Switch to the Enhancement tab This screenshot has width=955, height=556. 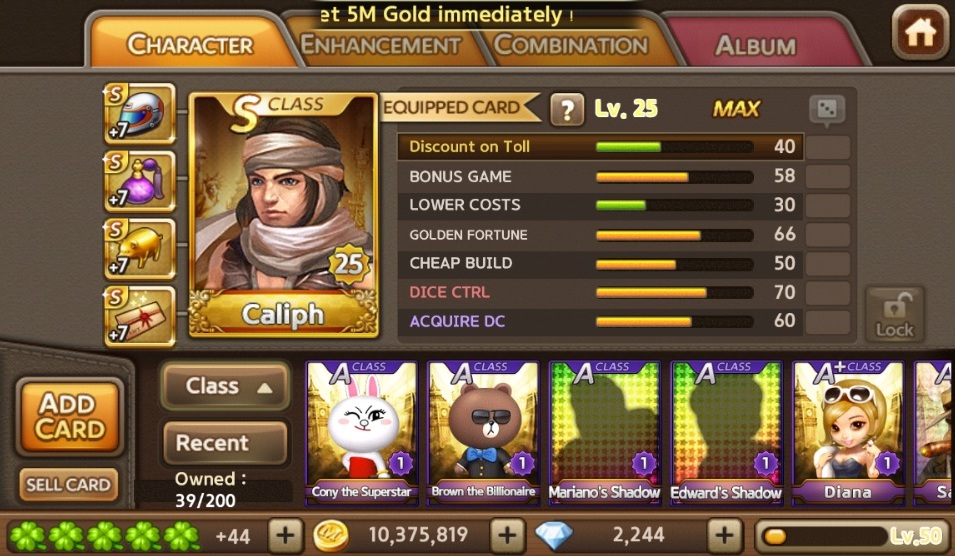click(x=381, y=46)
